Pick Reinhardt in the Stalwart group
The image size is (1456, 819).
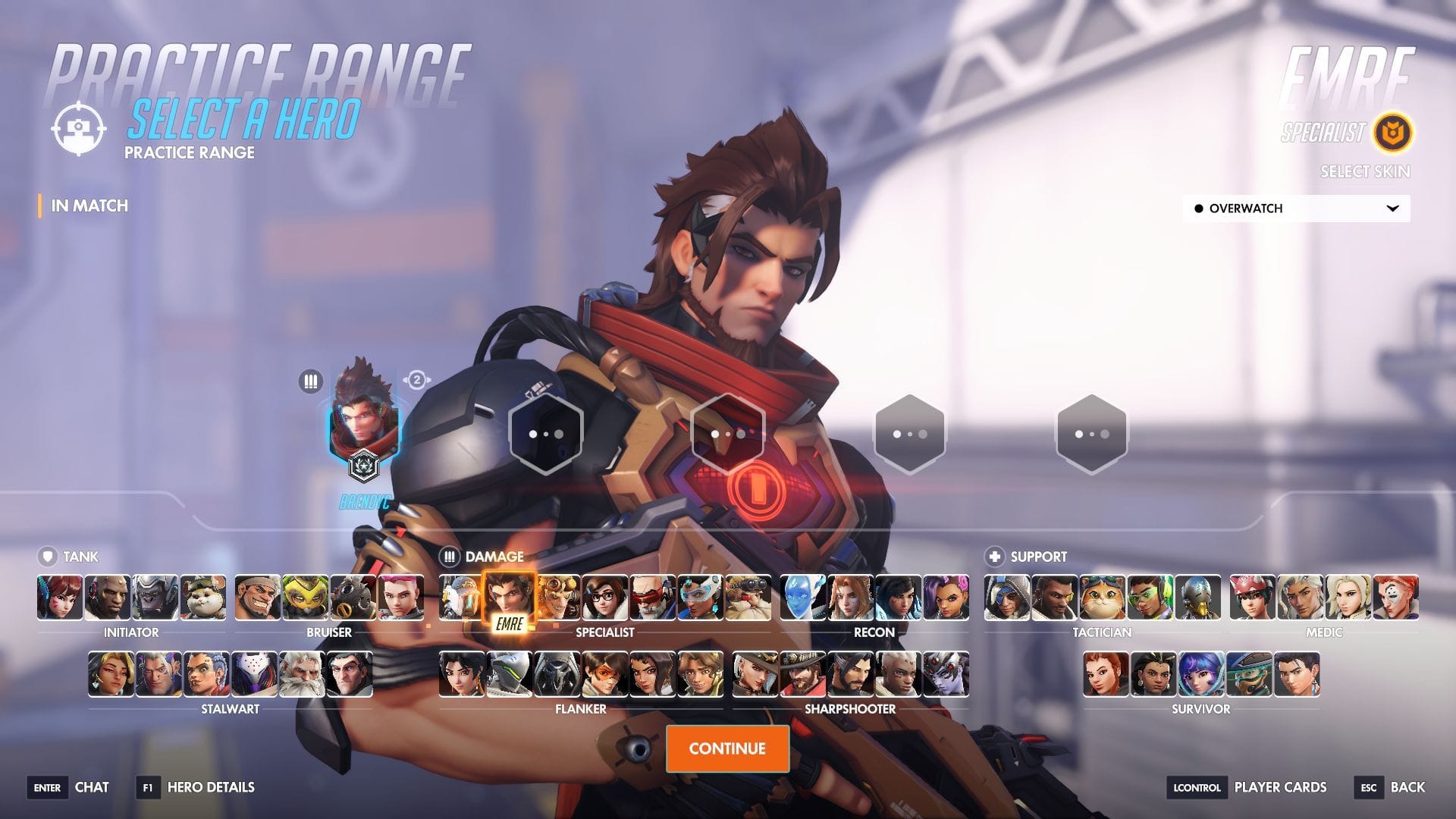pos(302,674)
